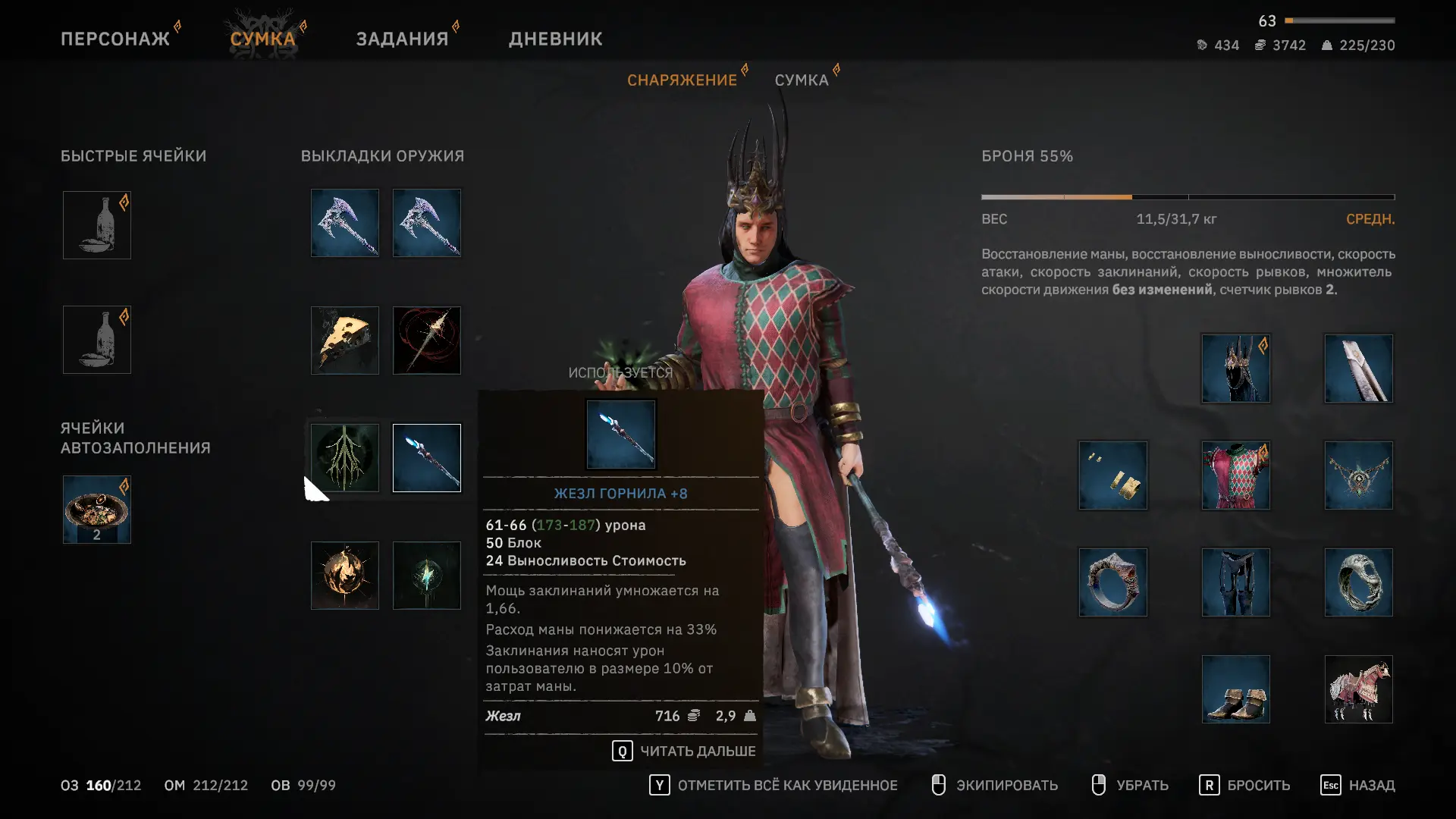Select the harlequin chest armor slot
The height and width of the screenshot is (819, 1456).
(1235, 475)
